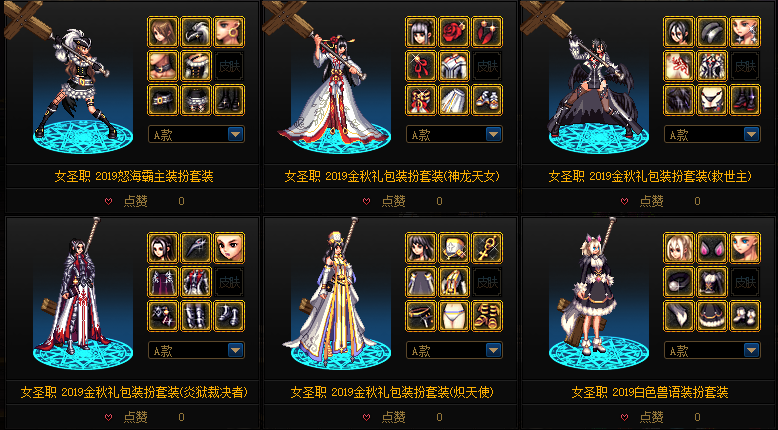The width and height of the screenshot is (778, 430).
Task: Select the pink eye mask icon in 白色兽语 set
Action: [712, 247]
